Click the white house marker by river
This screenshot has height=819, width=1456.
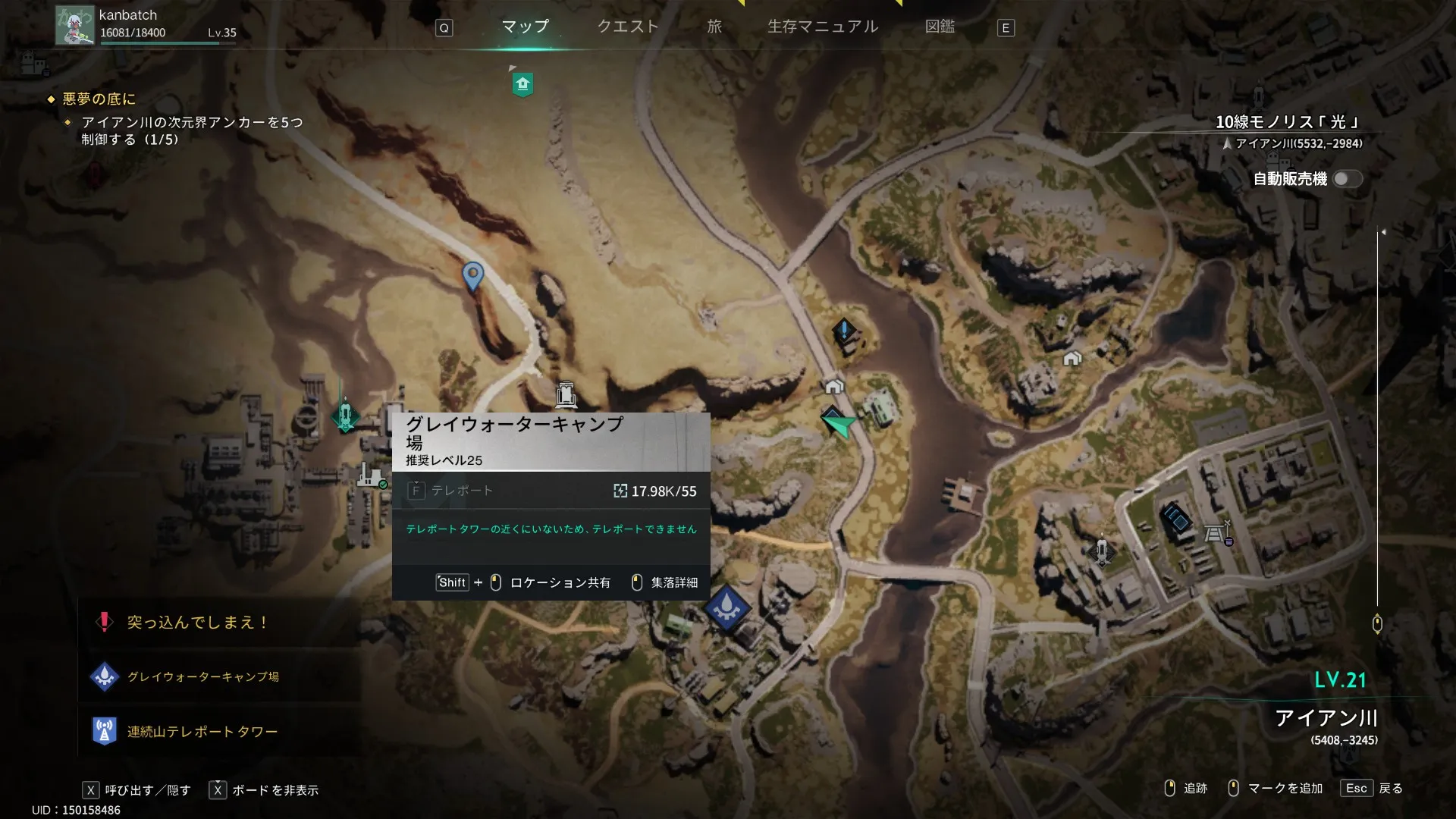tap(834, 387)
